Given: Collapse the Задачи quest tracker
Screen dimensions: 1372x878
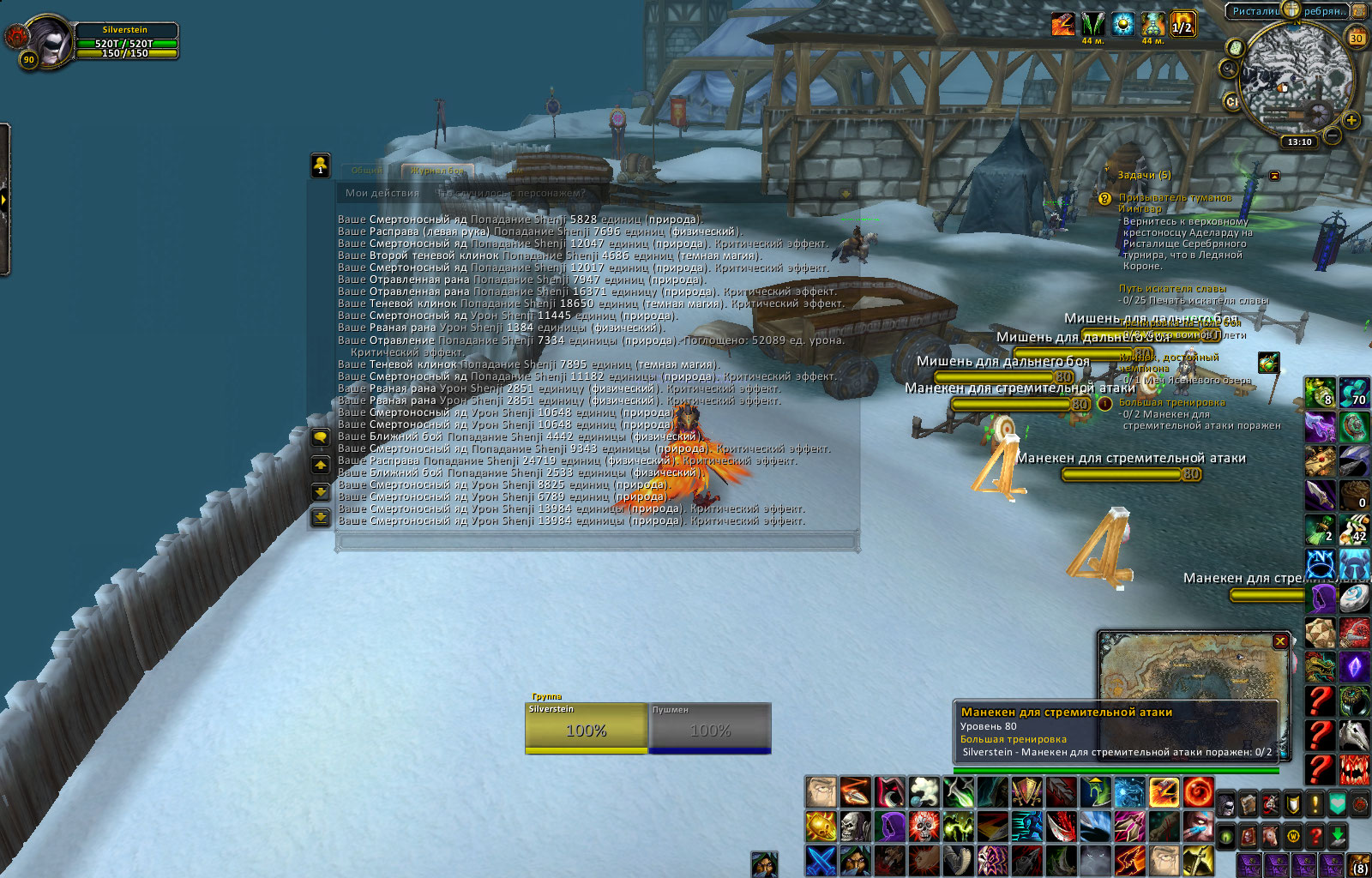Looking at the screenshot, I should tap(1274, 176).
